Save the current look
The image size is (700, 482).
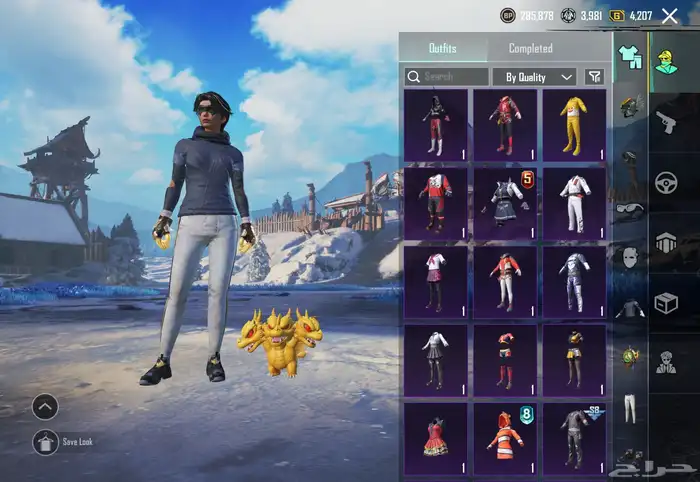pos(46,441)
